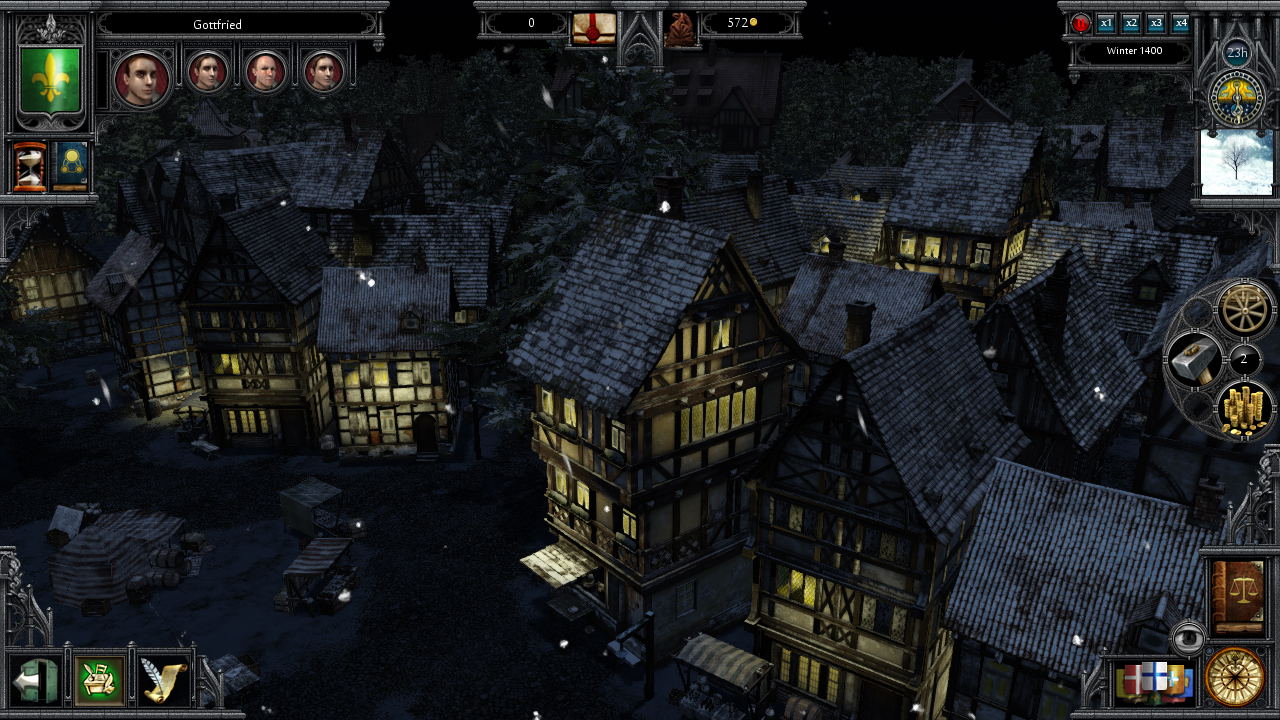Click the day-night clock dial

pyautogui.click(x=1237, y=97)
